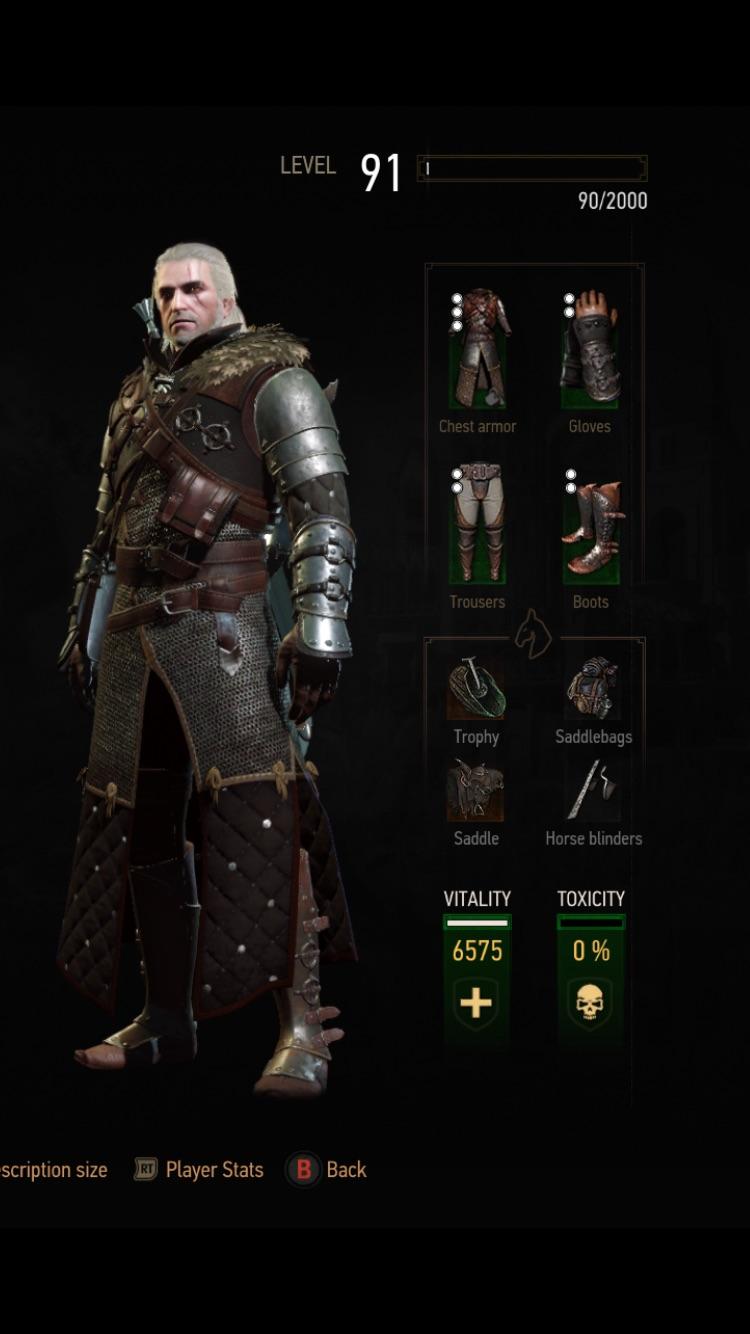Open the Player Stats panel
The height and width of the screenshot is (1334, 750).
(200, 1169)
